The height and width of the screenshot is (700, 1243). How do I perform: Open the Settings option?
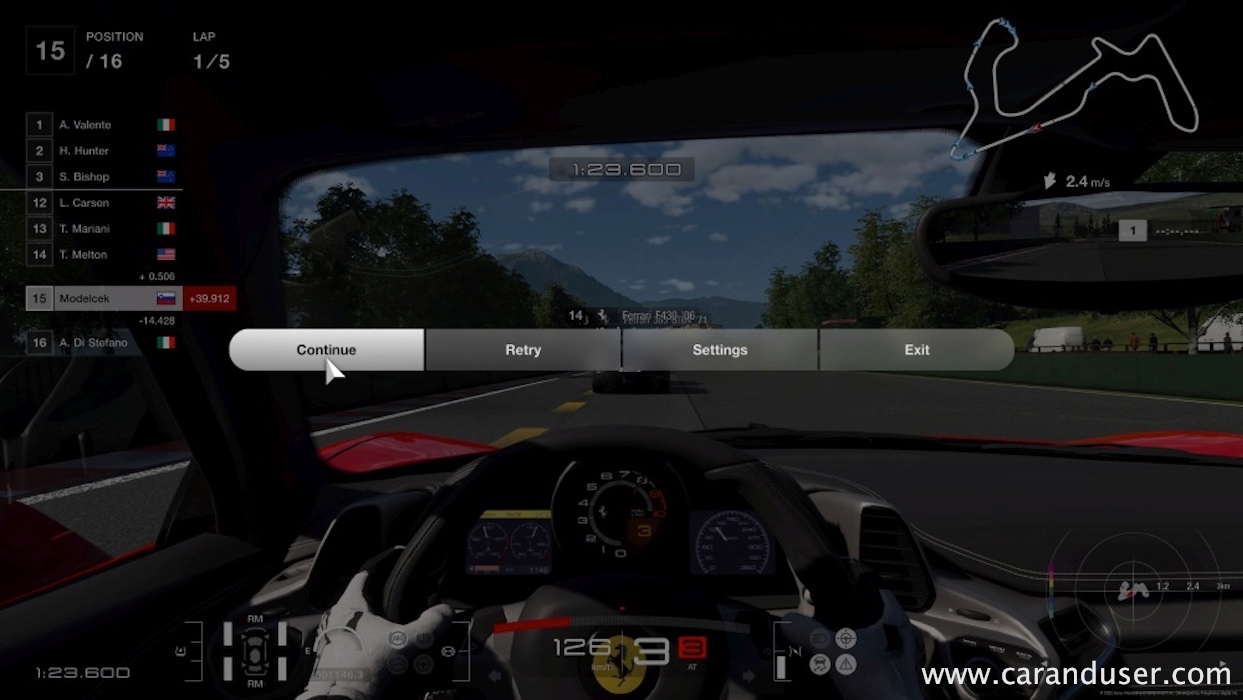tap(720, 350)
